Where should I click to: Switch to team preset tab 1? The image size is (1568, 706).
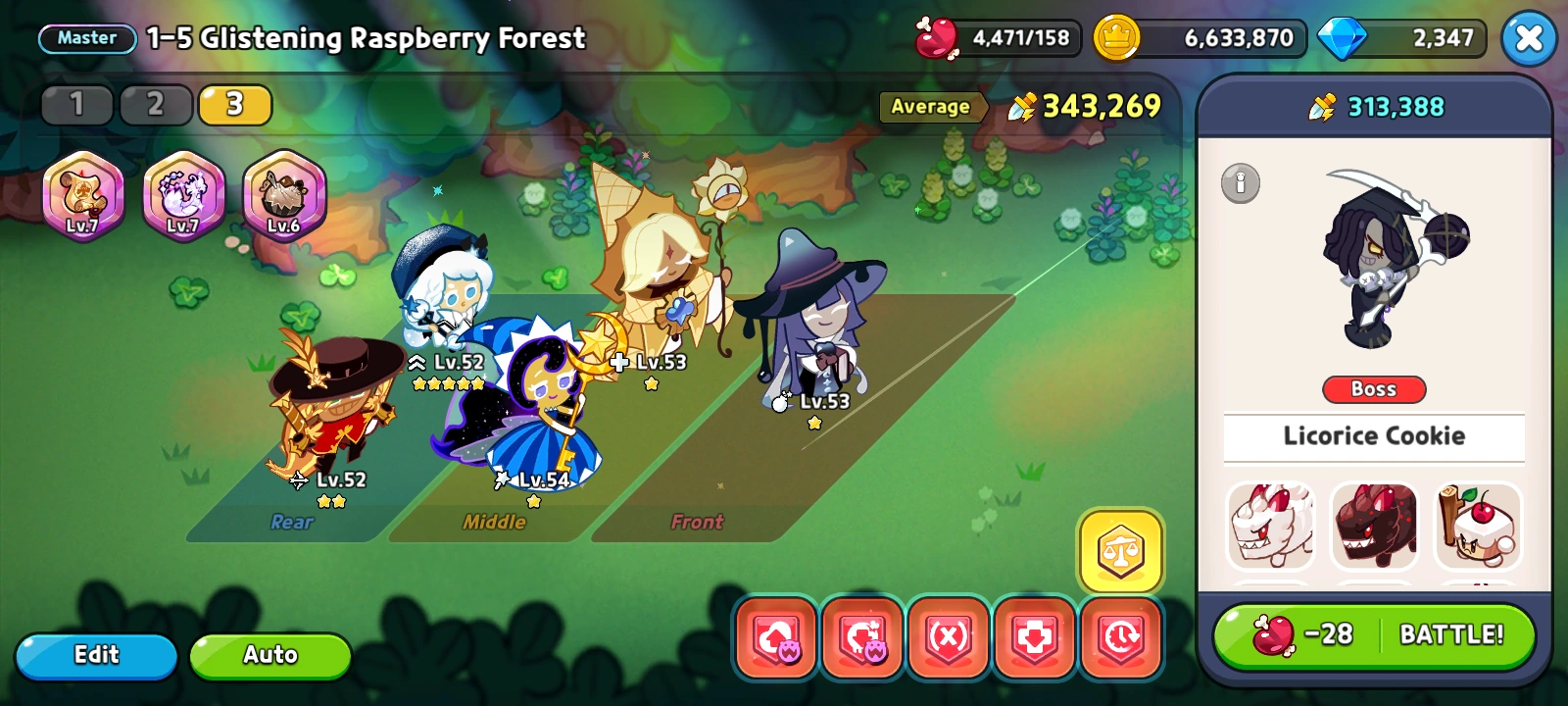(75, 104)
